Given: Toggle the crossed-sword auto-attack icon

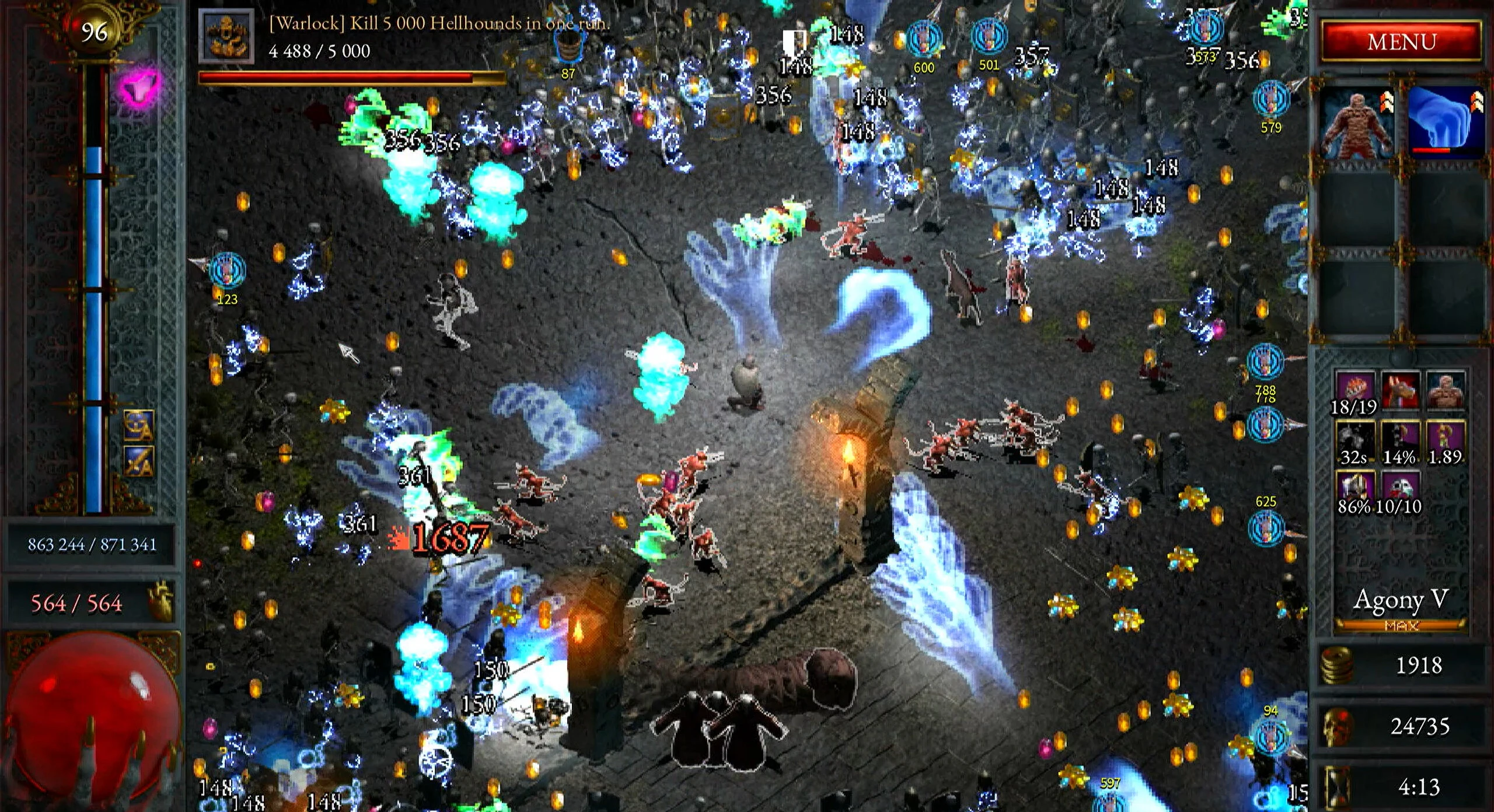Looking at the screenshot, I should coord(139,462).
